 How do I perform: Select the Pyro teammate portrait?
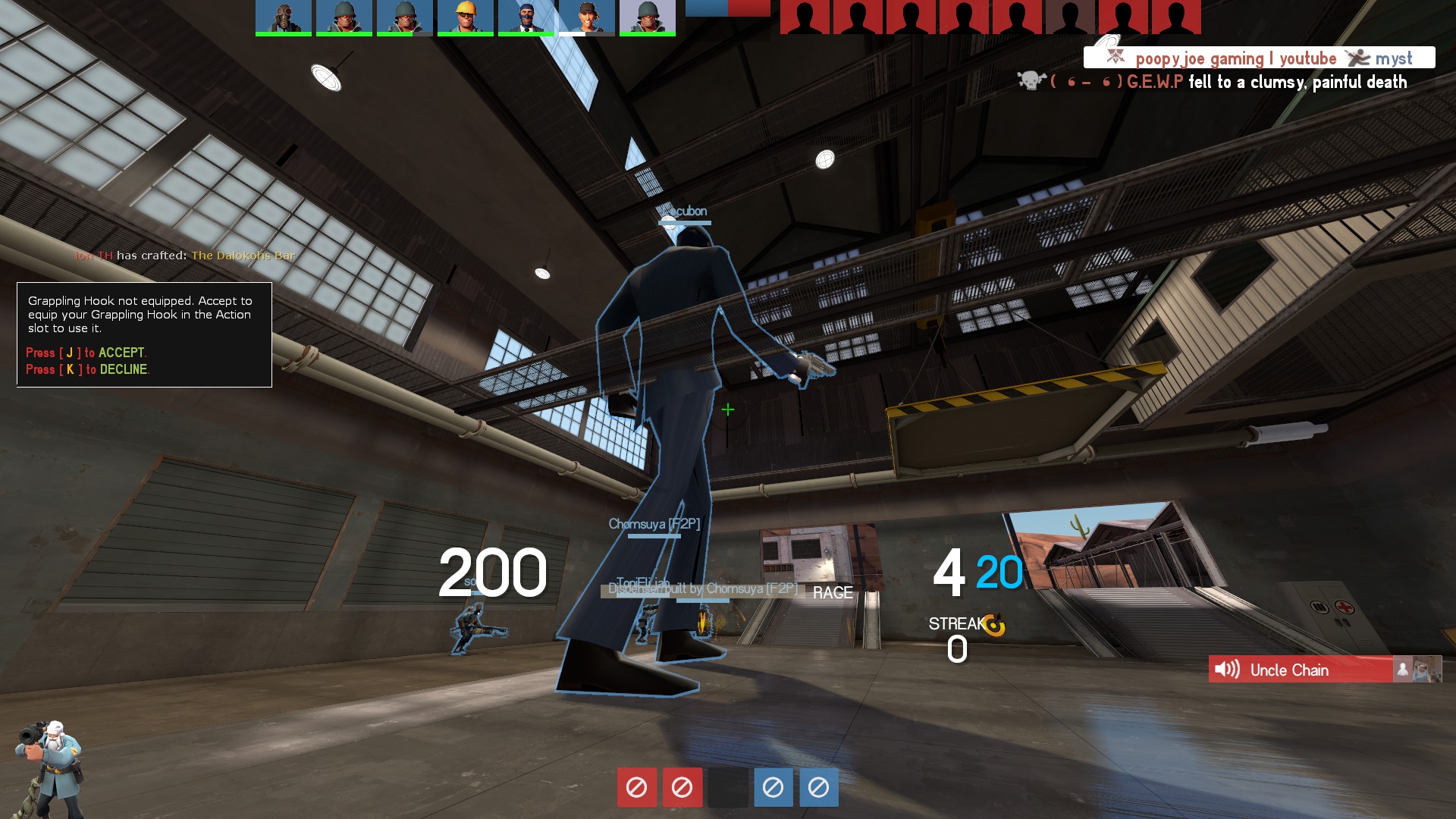283,17
